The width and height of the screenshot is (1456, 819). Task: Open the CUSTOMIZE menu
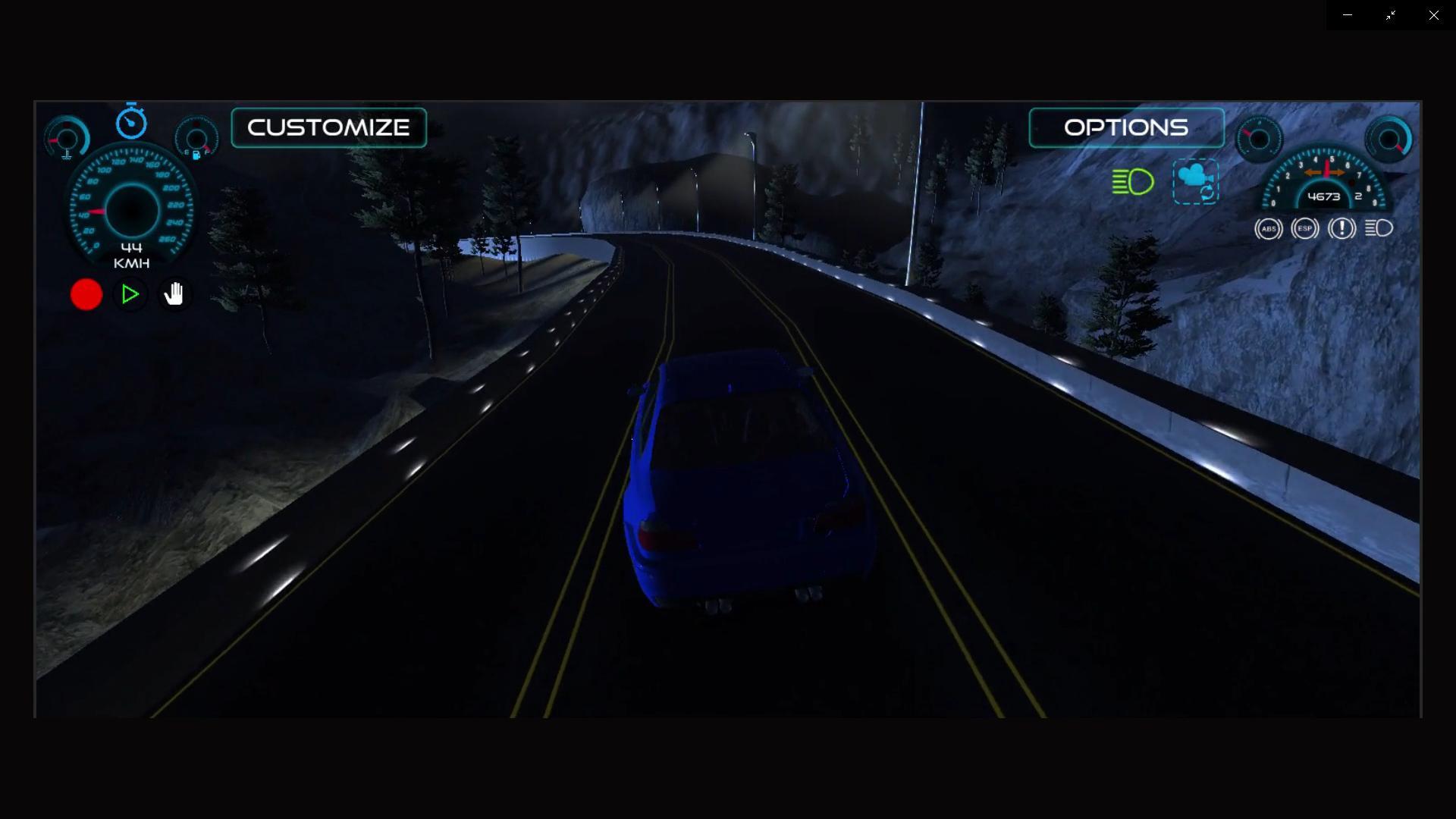[x=328, y=127]
